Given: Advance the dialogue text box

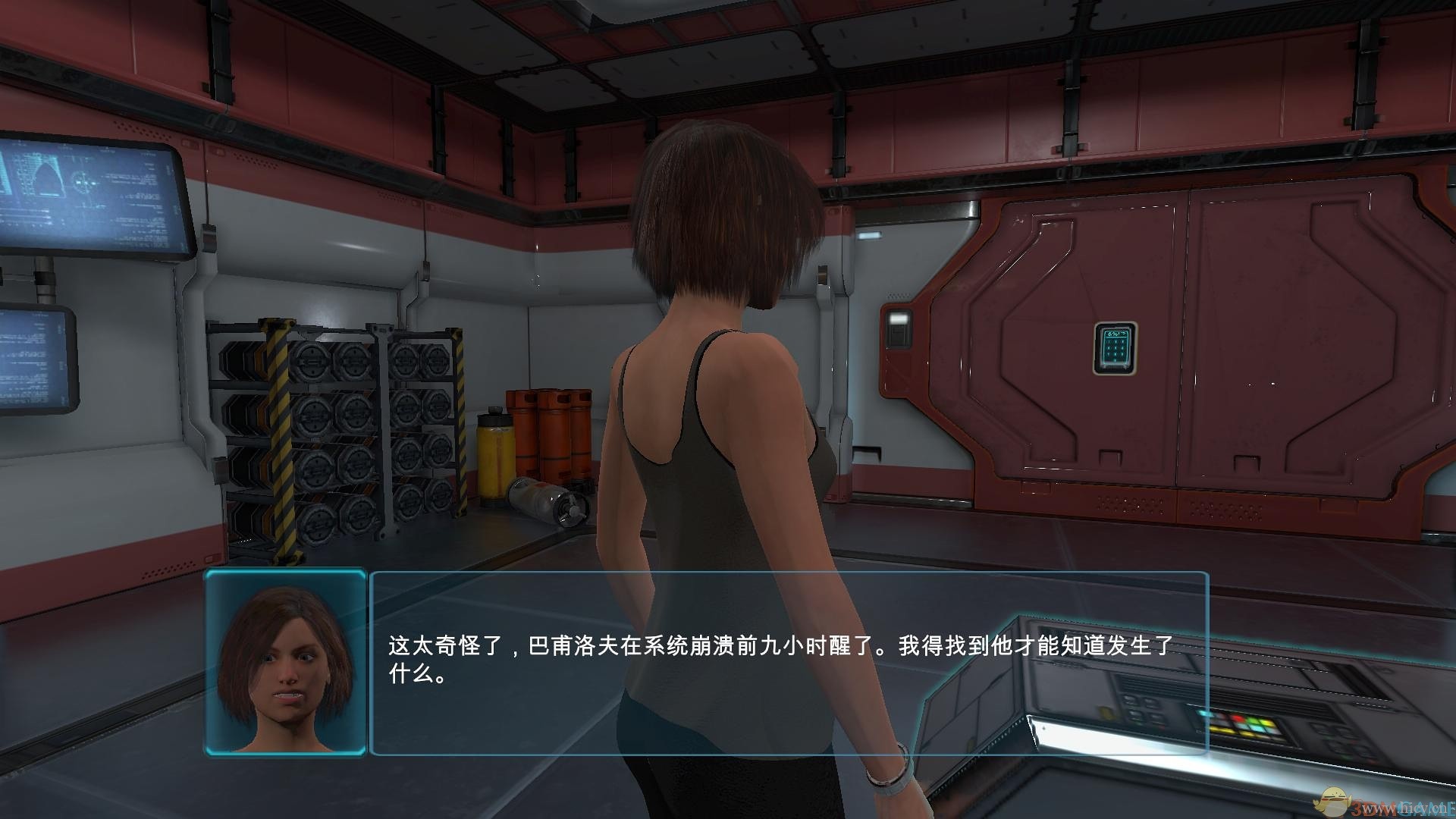Looking at the screenshot, I should (788, 663).
